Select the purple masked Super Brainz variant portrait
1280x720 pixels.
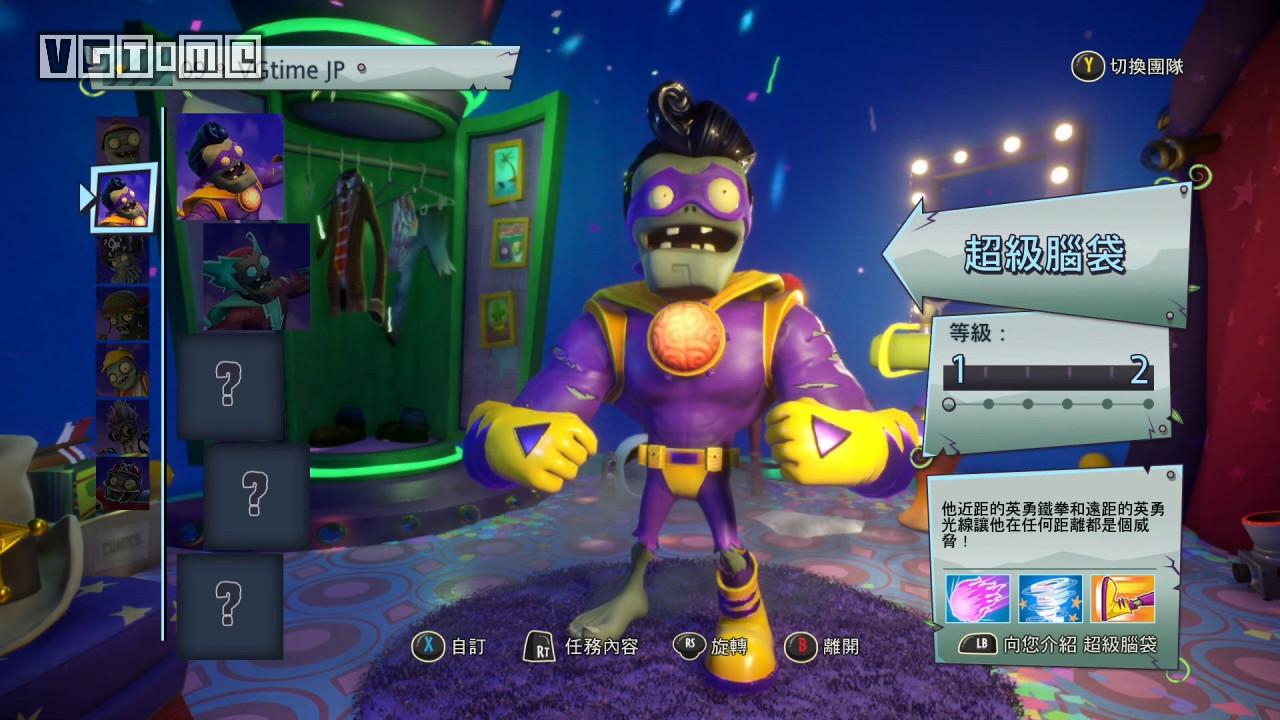[x=231, y=166]
